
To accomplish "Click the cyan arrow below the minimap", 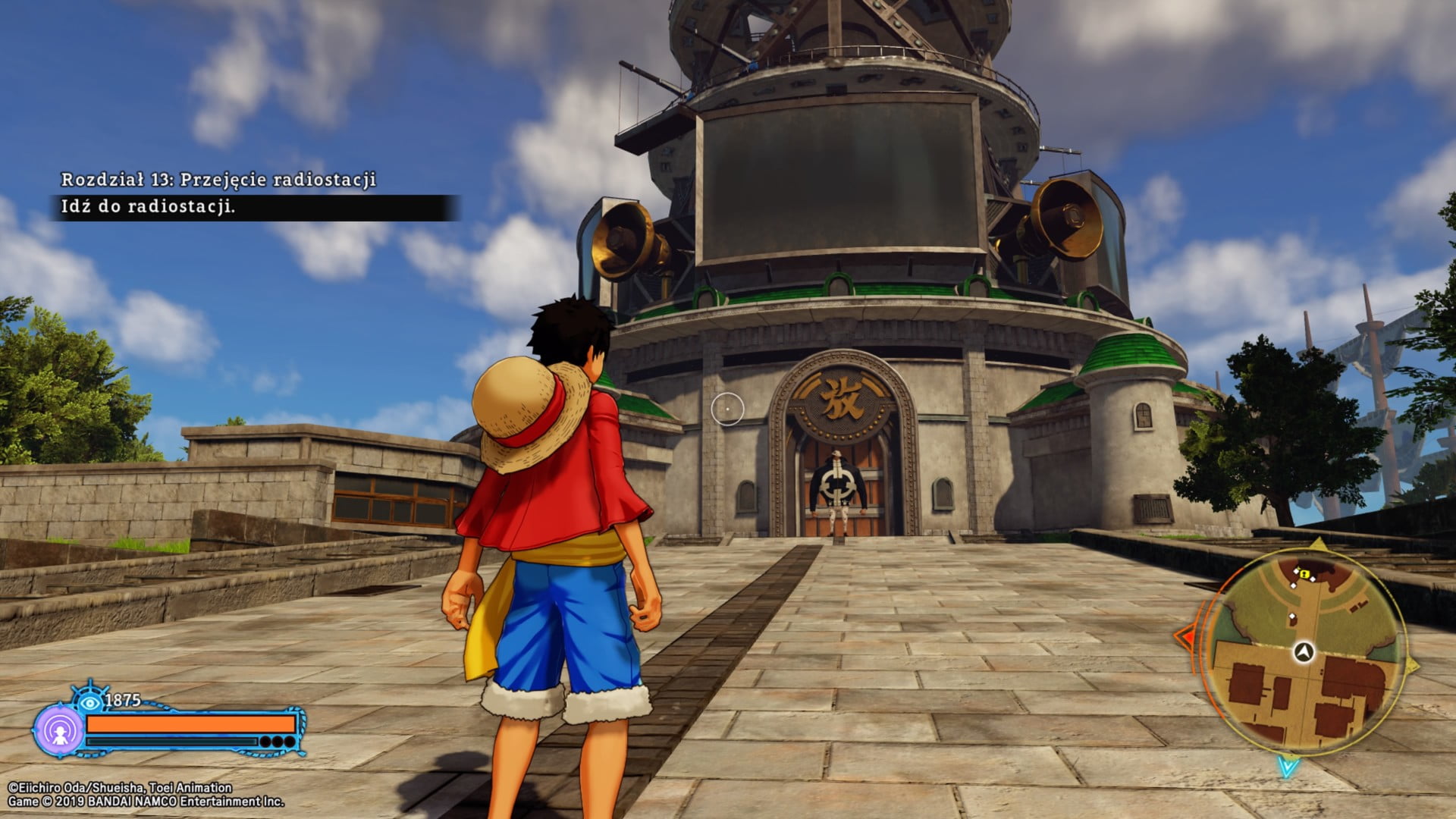I will pos(1288,767).
